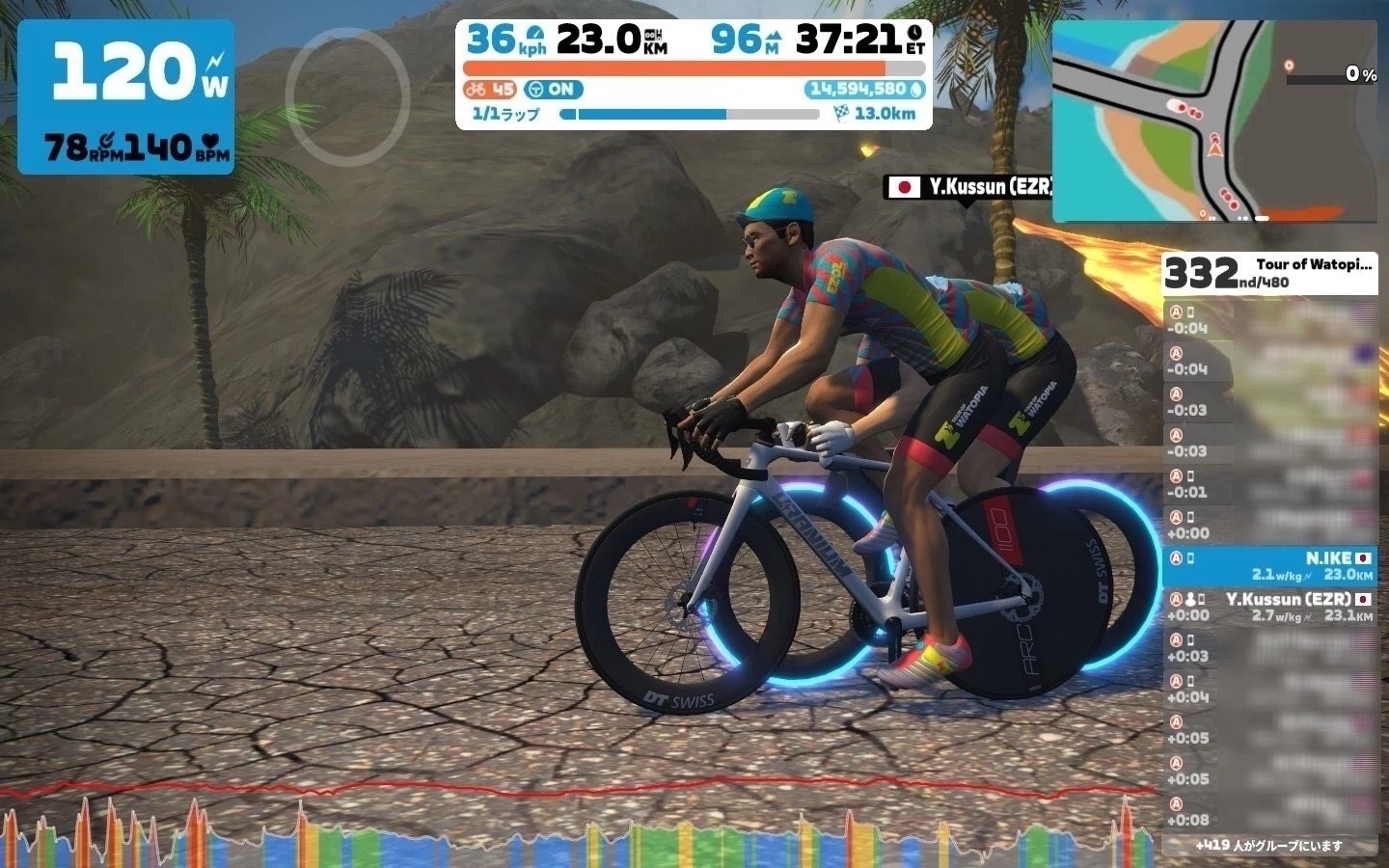Select the Y.Kussun (EZR) row in riders list
The height and width of the screenshot is (868, 1389).
pyautogui.click(x=1269, y=607)
